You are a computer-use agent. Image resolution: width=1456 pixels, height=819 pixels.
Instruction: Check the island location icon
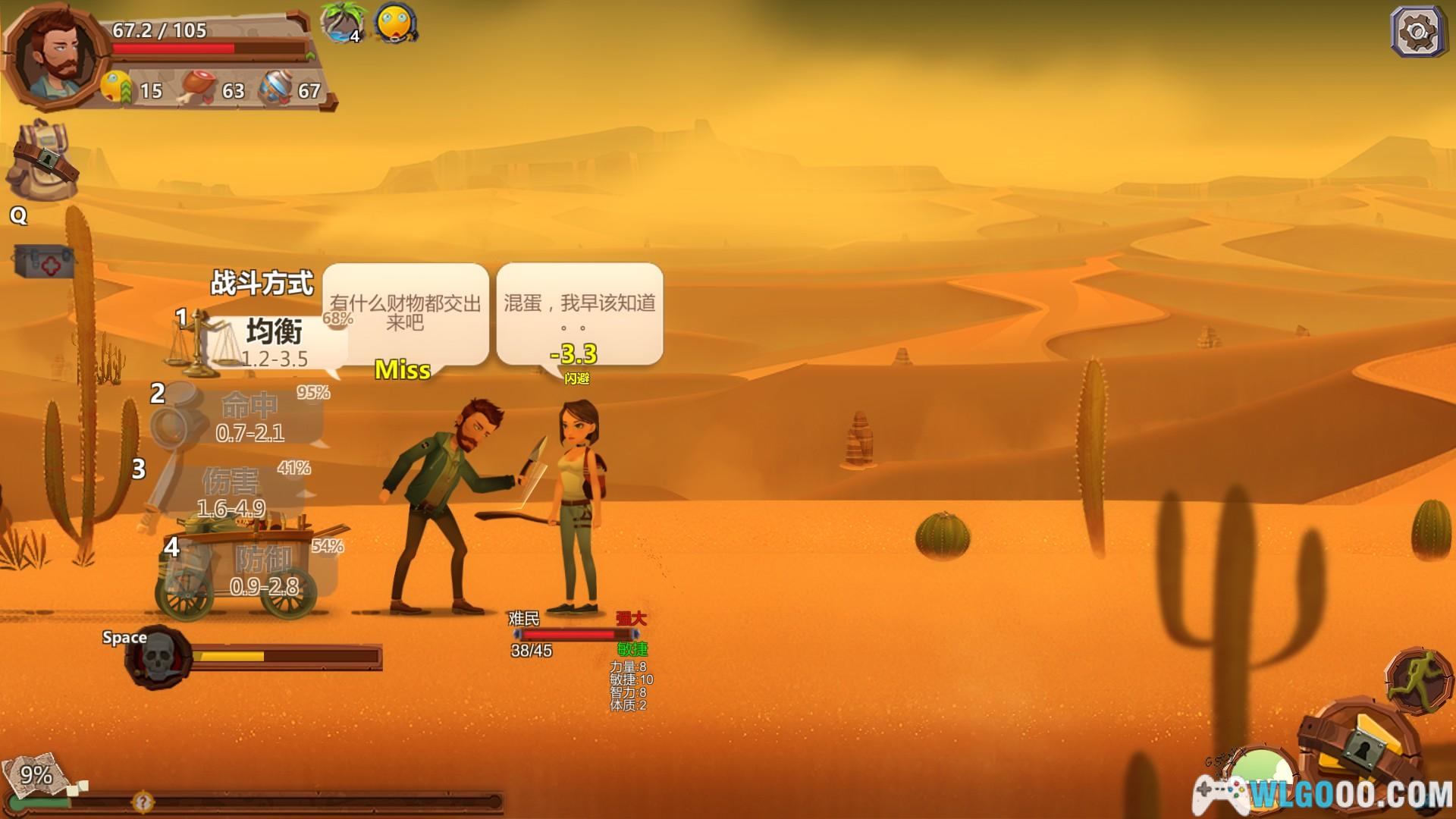click(x=343, y=23)
